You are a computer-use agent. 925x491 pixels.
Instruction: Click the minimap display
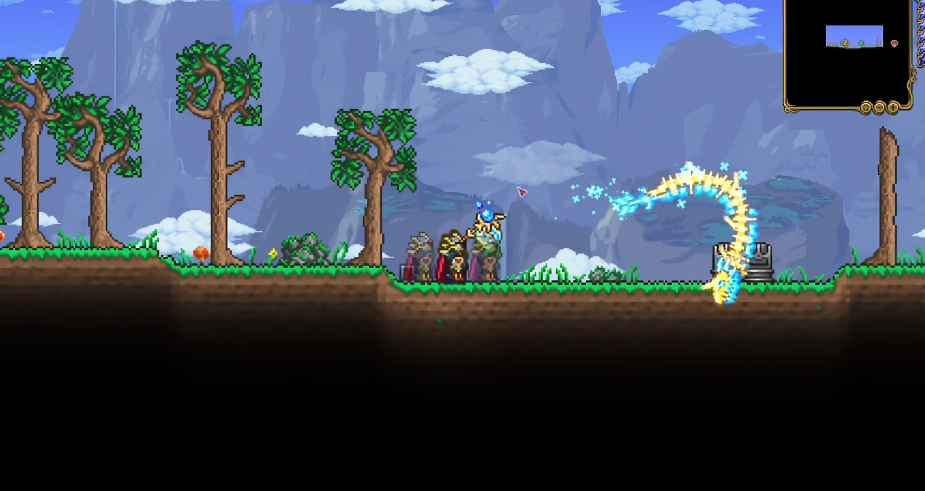point(848,48)
